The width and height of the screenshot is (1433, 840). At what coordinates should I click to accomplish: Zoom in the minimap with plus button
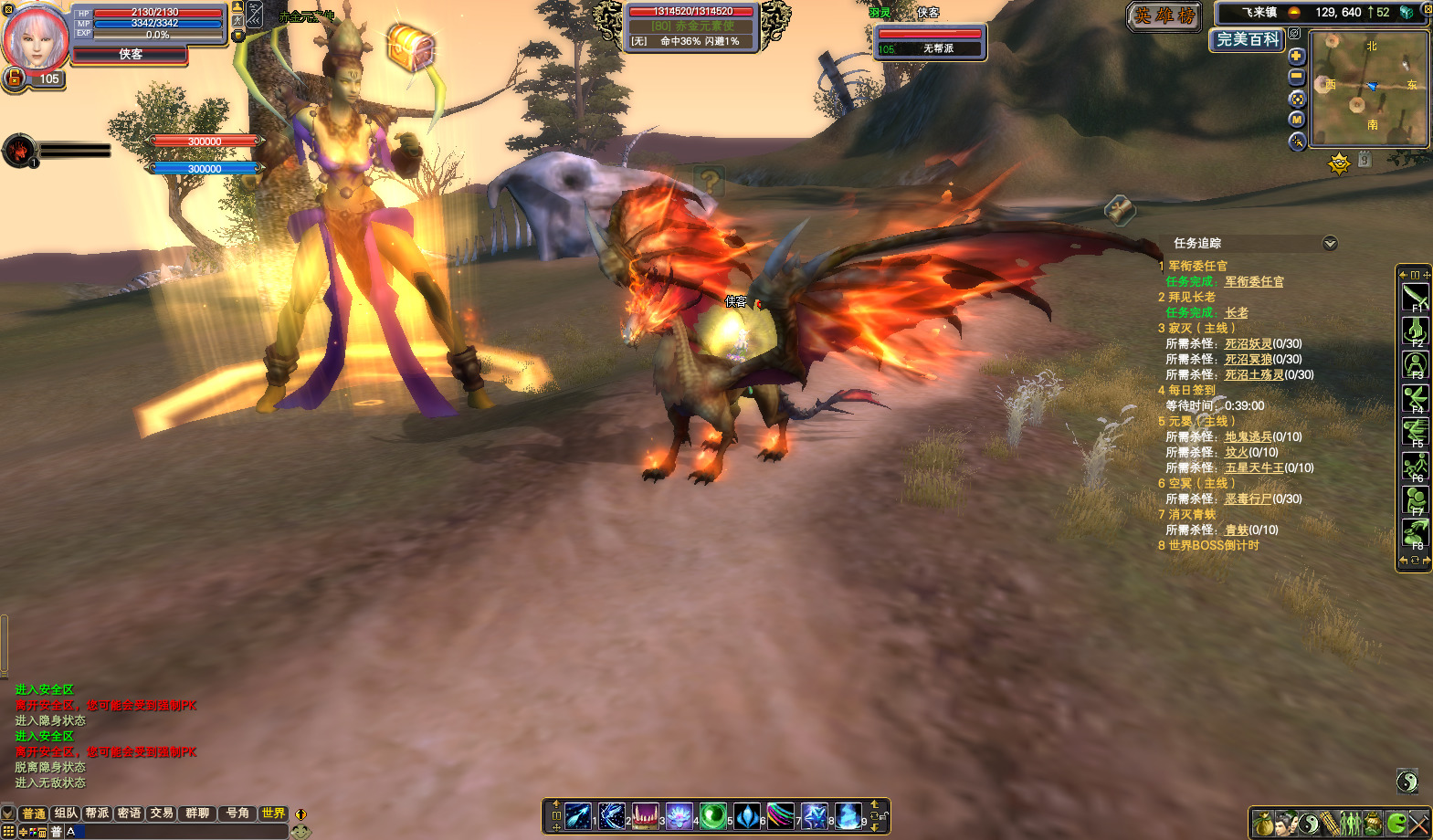(1296, 56)
